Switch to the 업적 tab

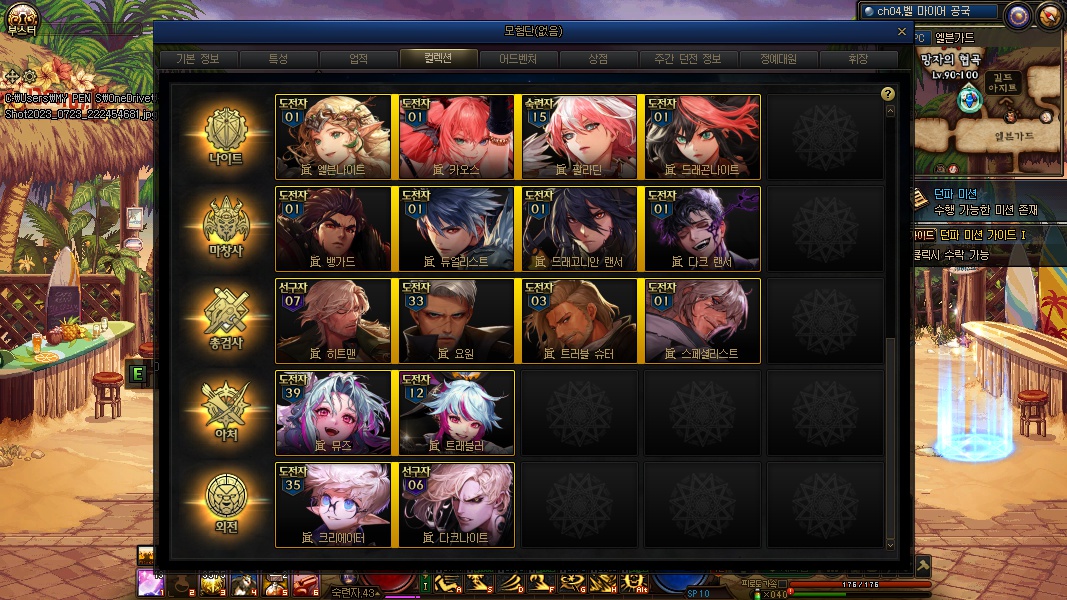[358, 59]
